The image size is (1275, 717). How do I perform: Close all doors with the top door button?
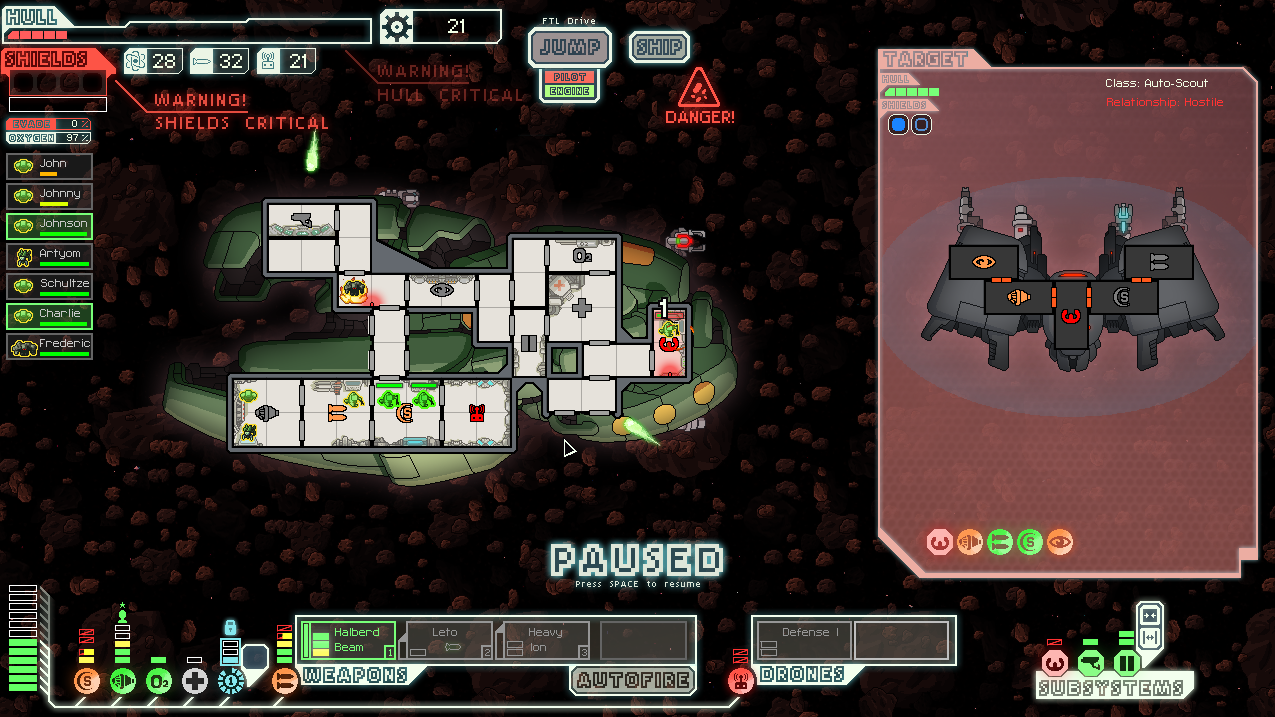coord(1150,614)
